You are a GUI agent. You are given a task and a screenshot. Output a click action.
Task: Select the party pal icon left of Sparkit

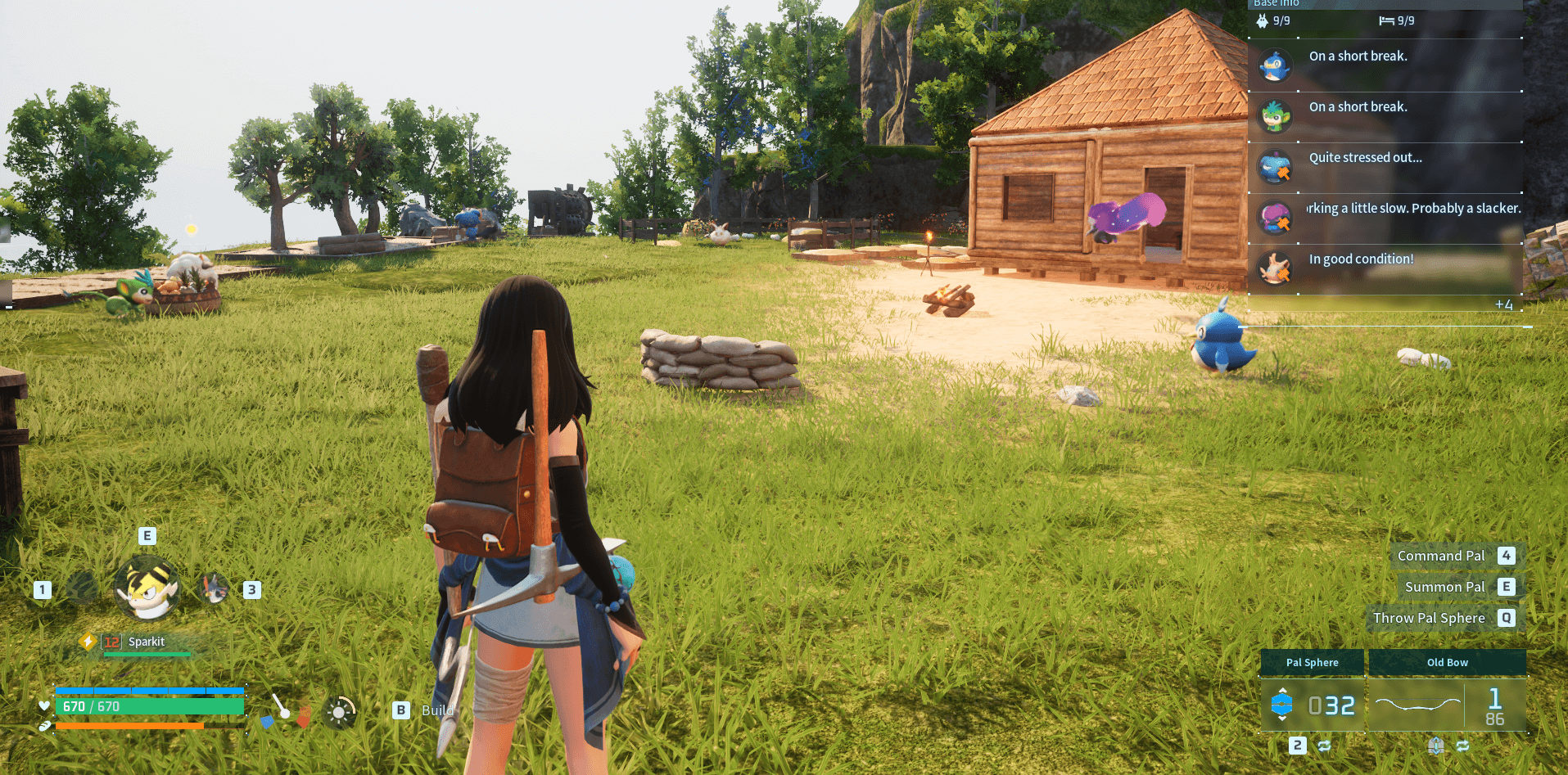[x=81, y=588]
